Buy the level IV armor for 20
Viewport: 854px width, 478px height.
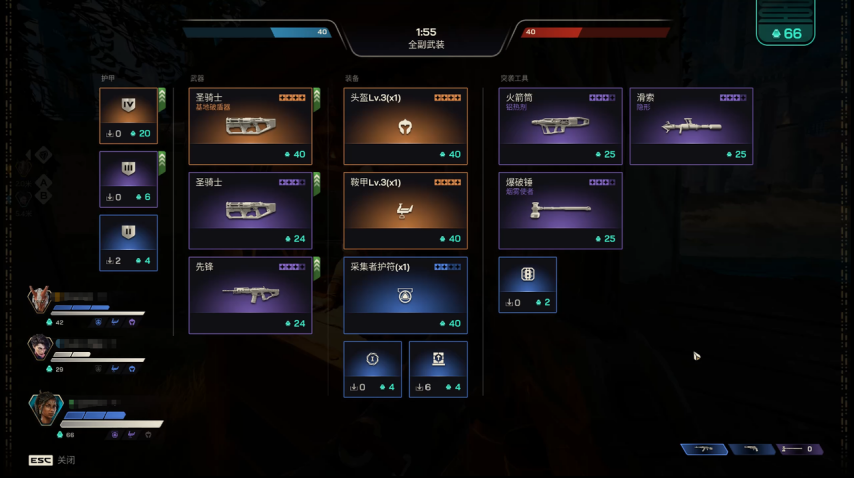tap(128, 116)
